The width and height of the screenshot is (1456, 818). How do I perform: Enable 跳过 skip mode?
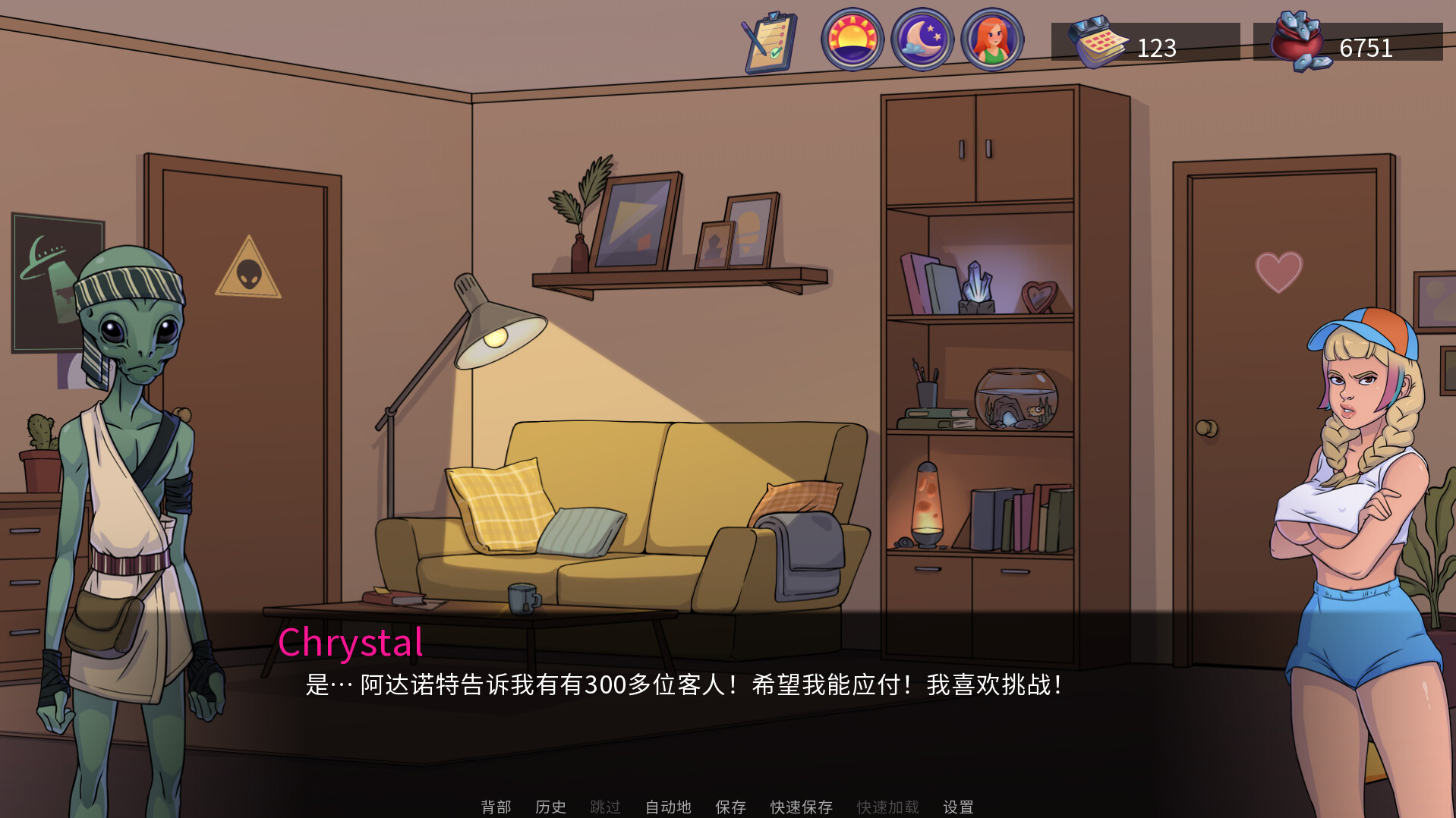(605, 807)
